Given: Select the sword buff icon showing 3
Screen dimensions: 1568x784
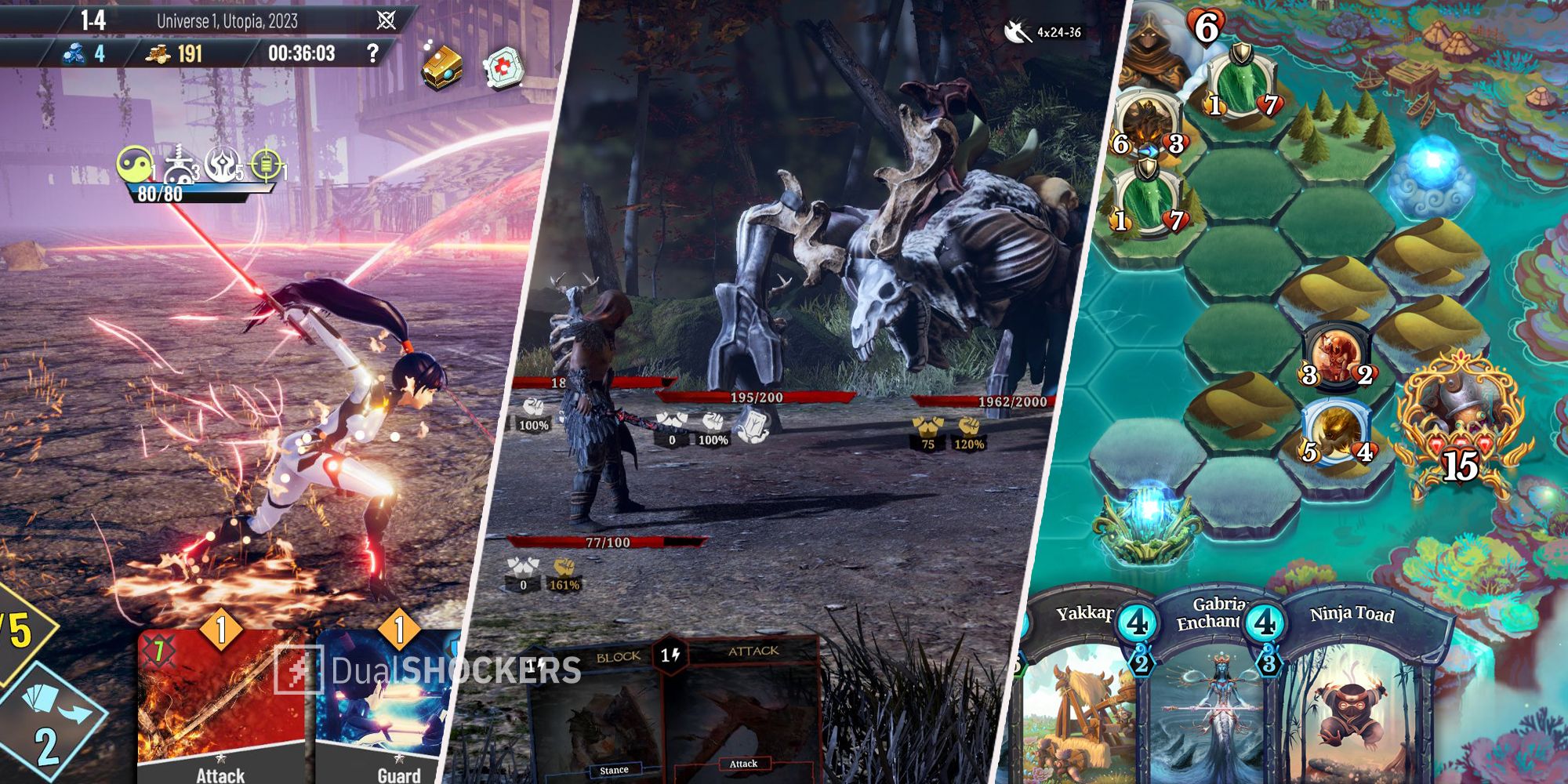Looking at the screenshot, I should pyautogui.click(x=179, y=162).
